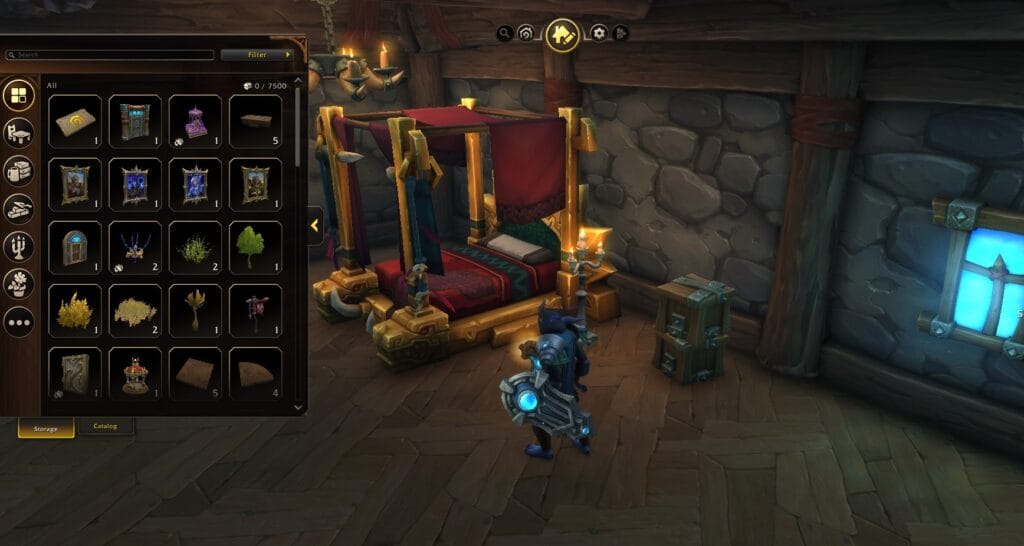Open the Filter dropdown

(256, 54)
